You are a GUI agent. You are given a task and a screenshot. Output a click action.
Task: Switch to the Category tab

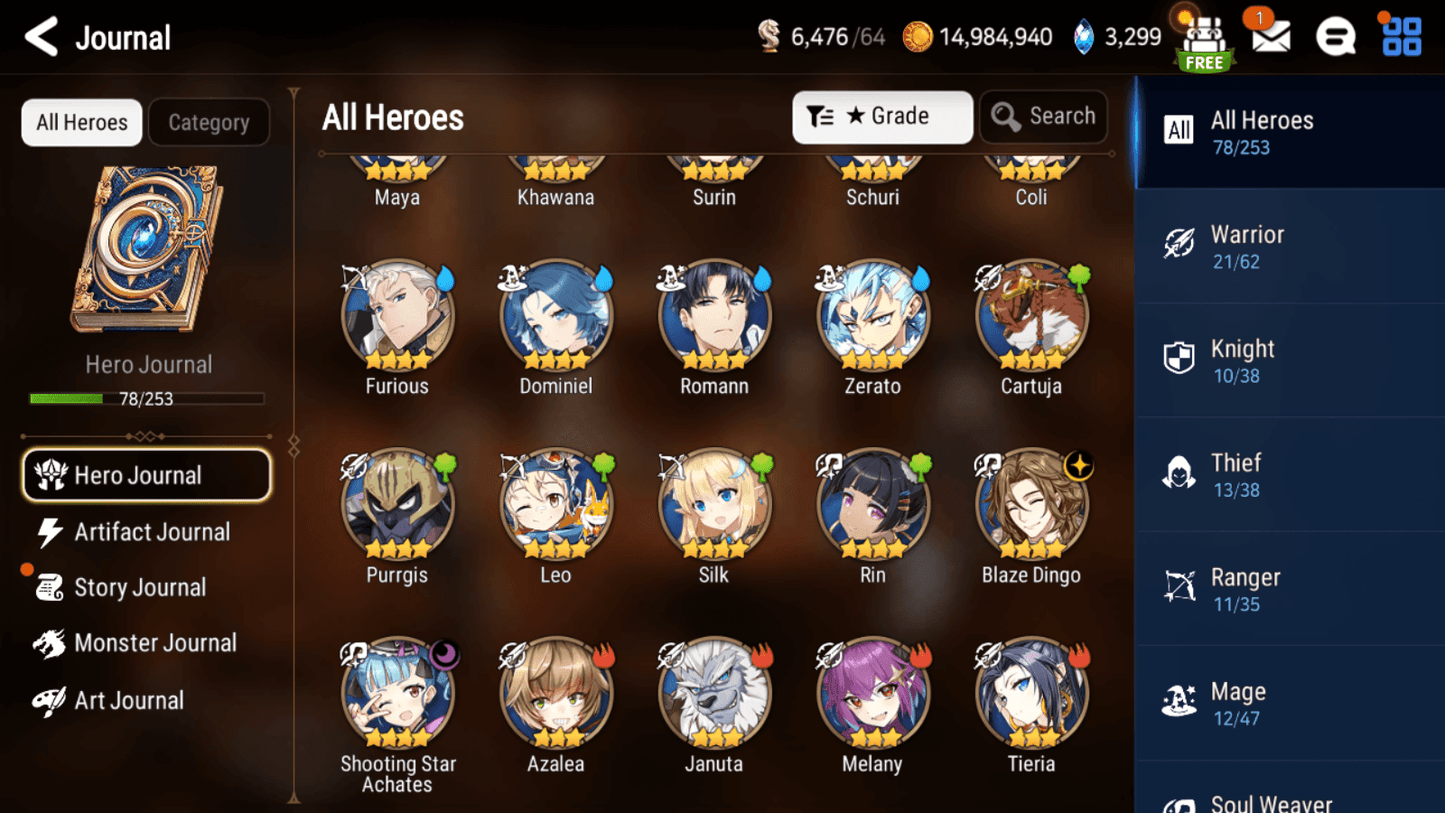click(x=208, y=122)
